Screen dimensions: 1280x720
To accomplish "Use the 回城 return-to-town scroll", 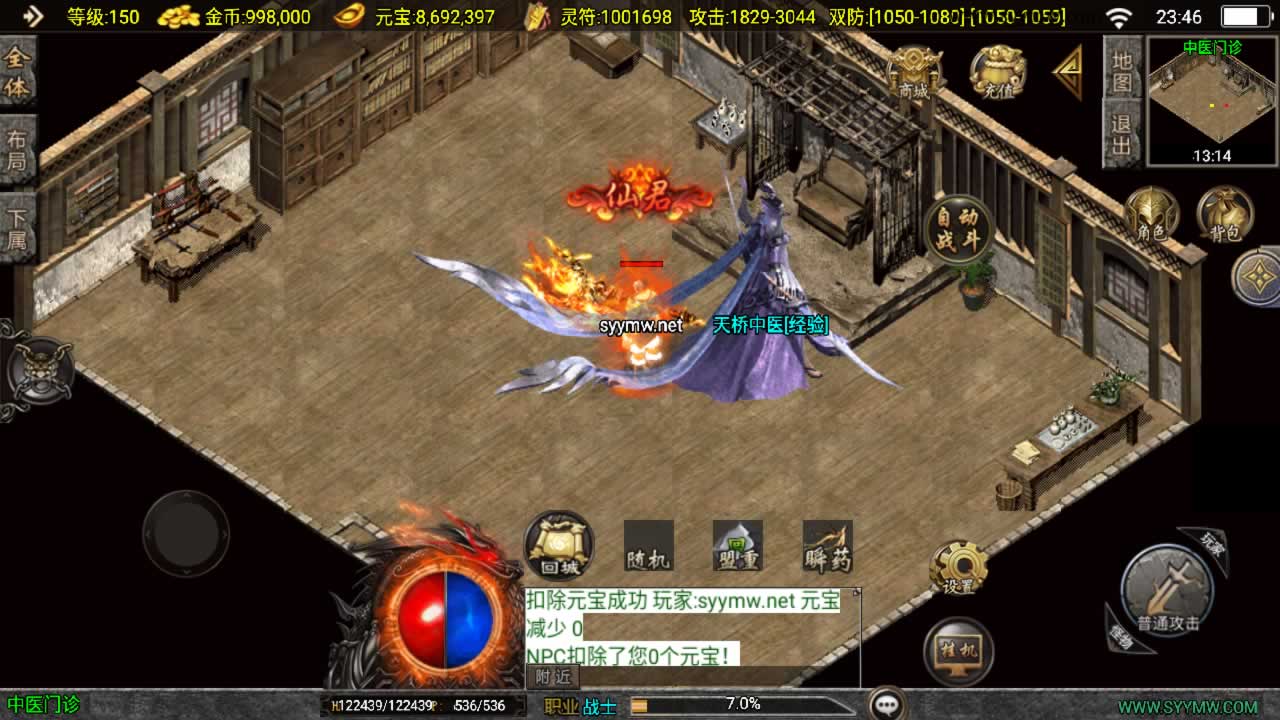I will (x=559, y=546).
